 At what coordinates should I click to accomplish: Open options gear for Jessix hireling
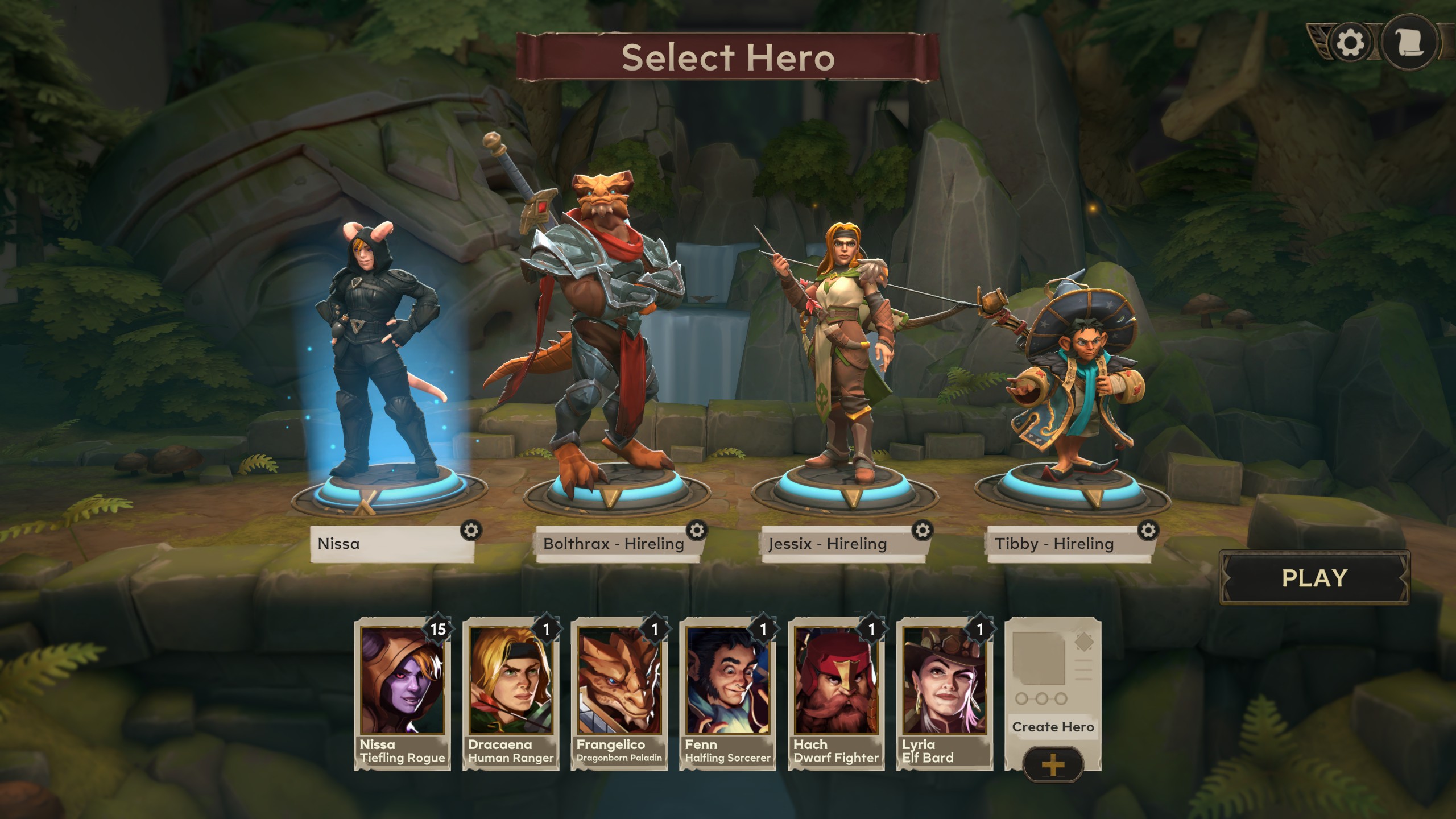point(923,531)
